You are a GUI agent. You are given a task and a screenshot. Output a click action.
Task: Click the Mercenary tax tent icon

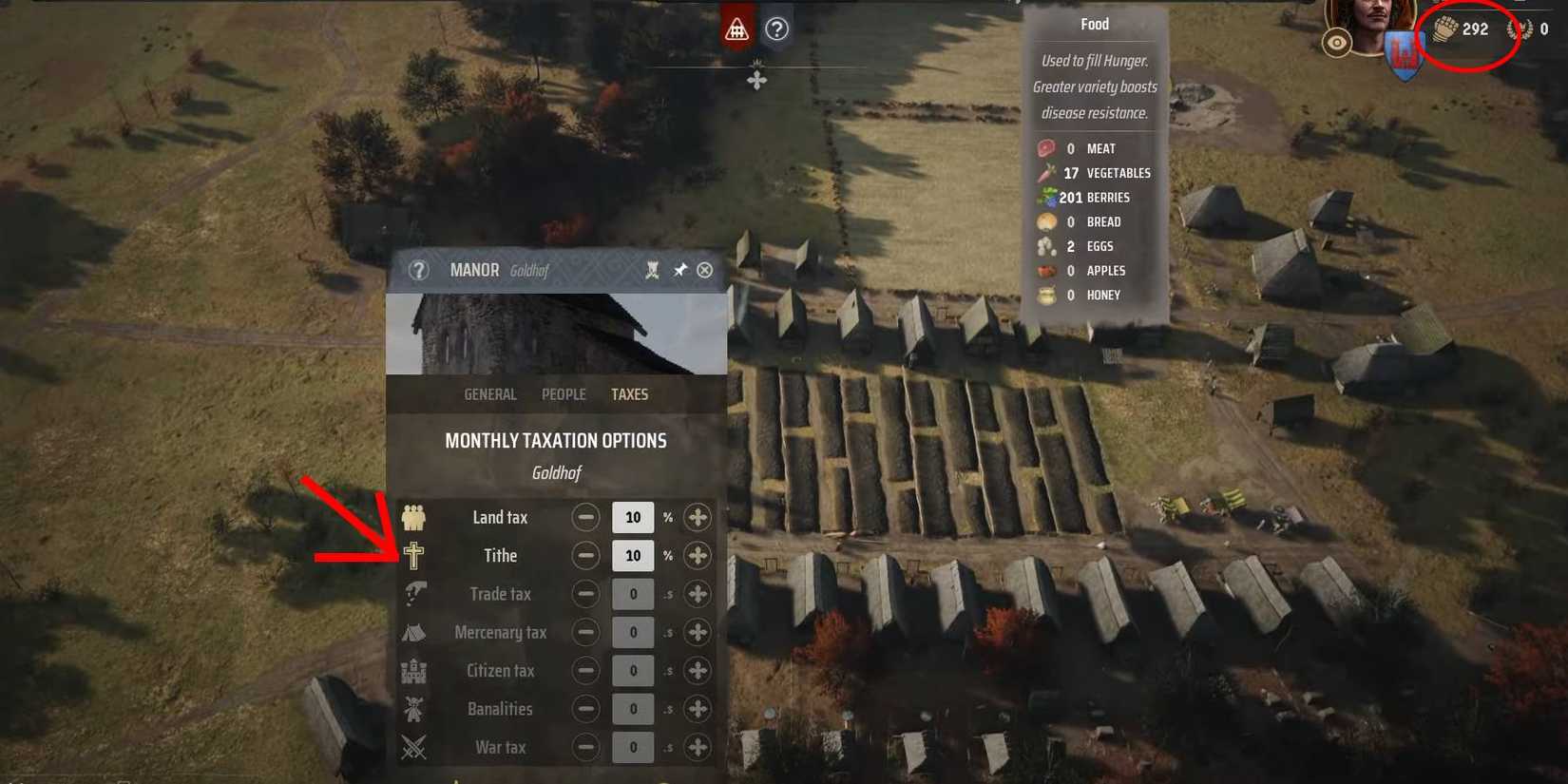(x=415, y=632)
